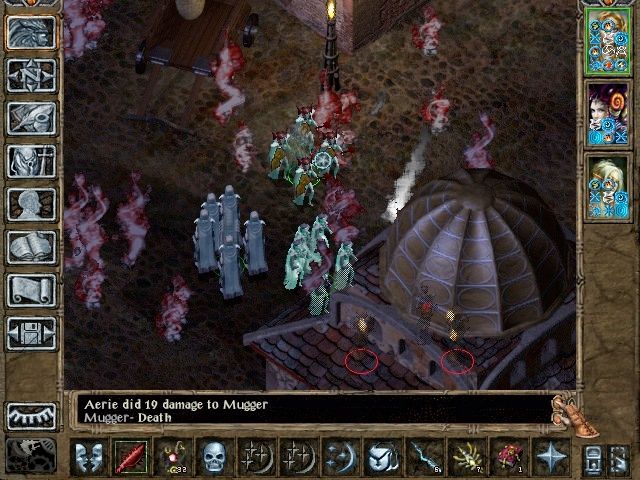Activate the shield guard action icon
Screen dimensions: 640x480
click(x=381, y=457)
